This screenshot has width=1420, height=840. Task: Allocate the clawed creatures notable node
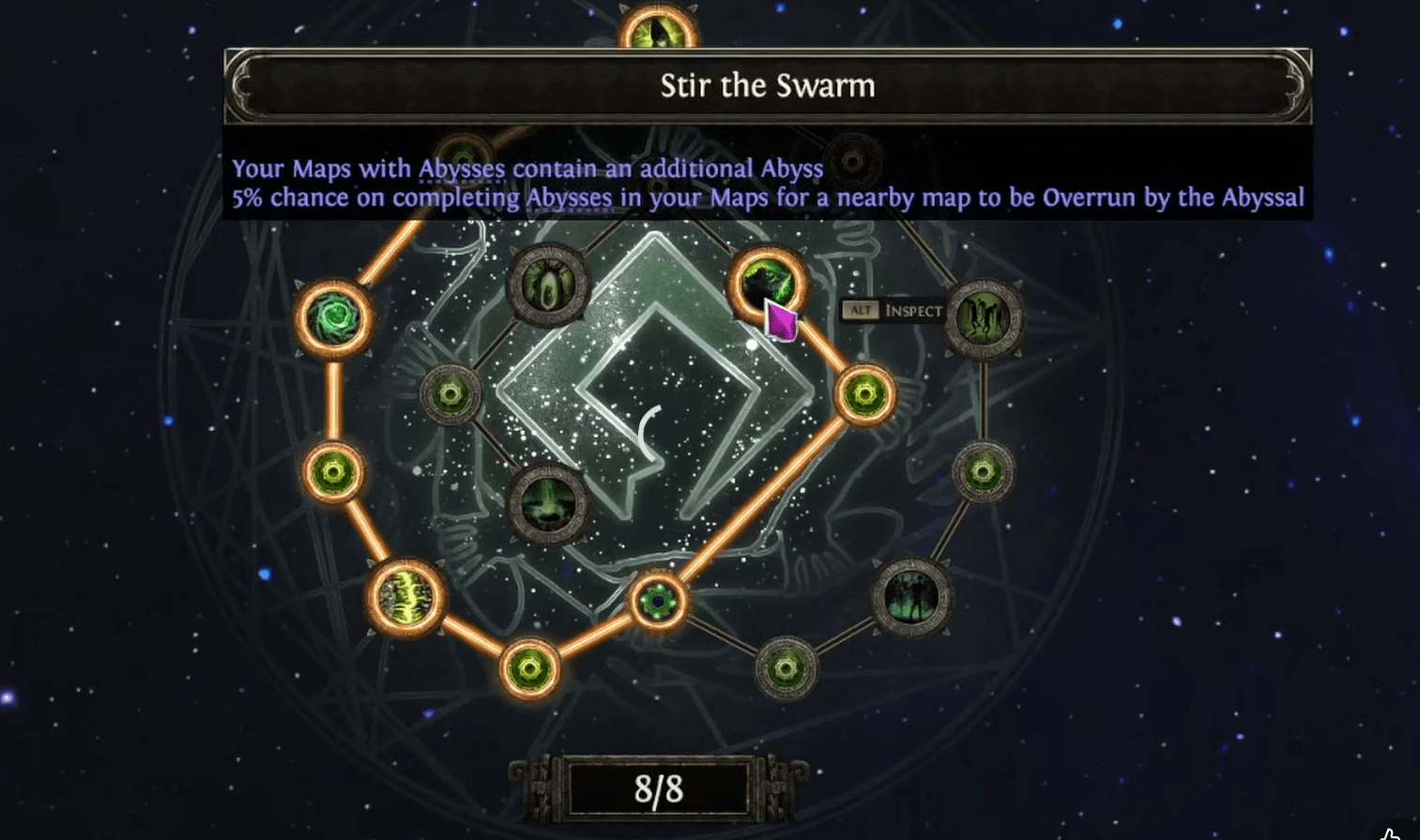point(984,318)
